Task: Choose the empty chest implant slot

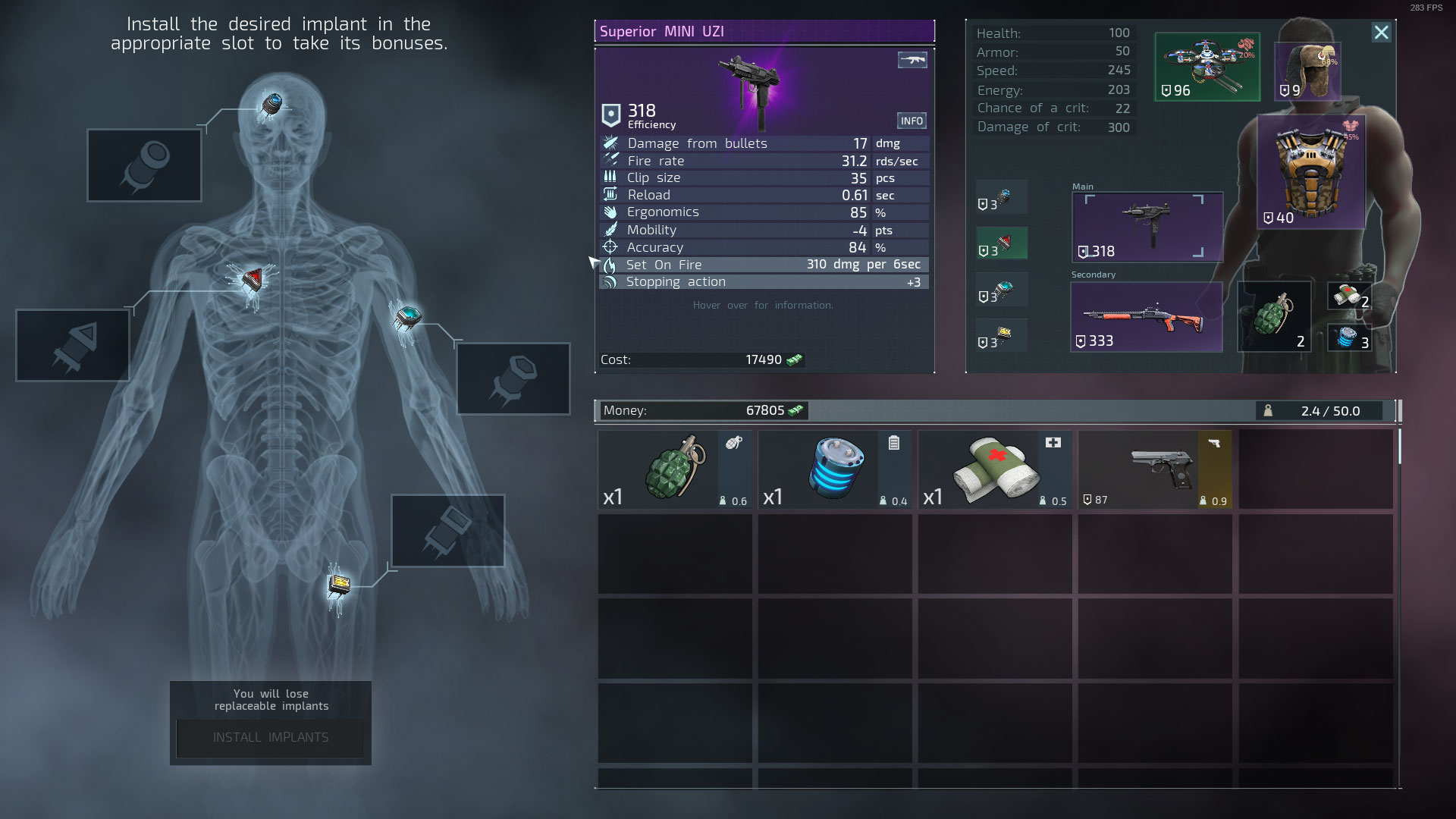Action: tap(73, 345)
